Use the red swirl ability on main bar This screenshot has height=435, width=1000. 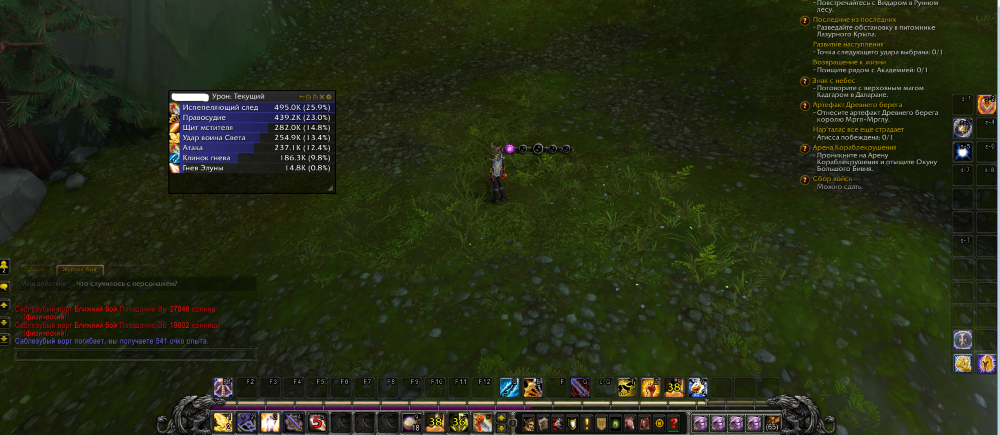click(x=316, y=423)
